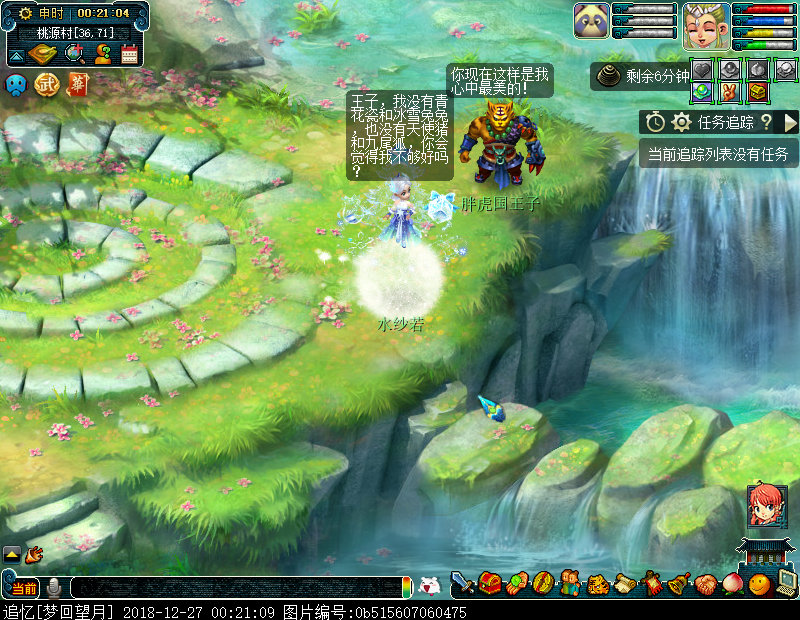Collapse the minimap panel arrow

(15, 54)
